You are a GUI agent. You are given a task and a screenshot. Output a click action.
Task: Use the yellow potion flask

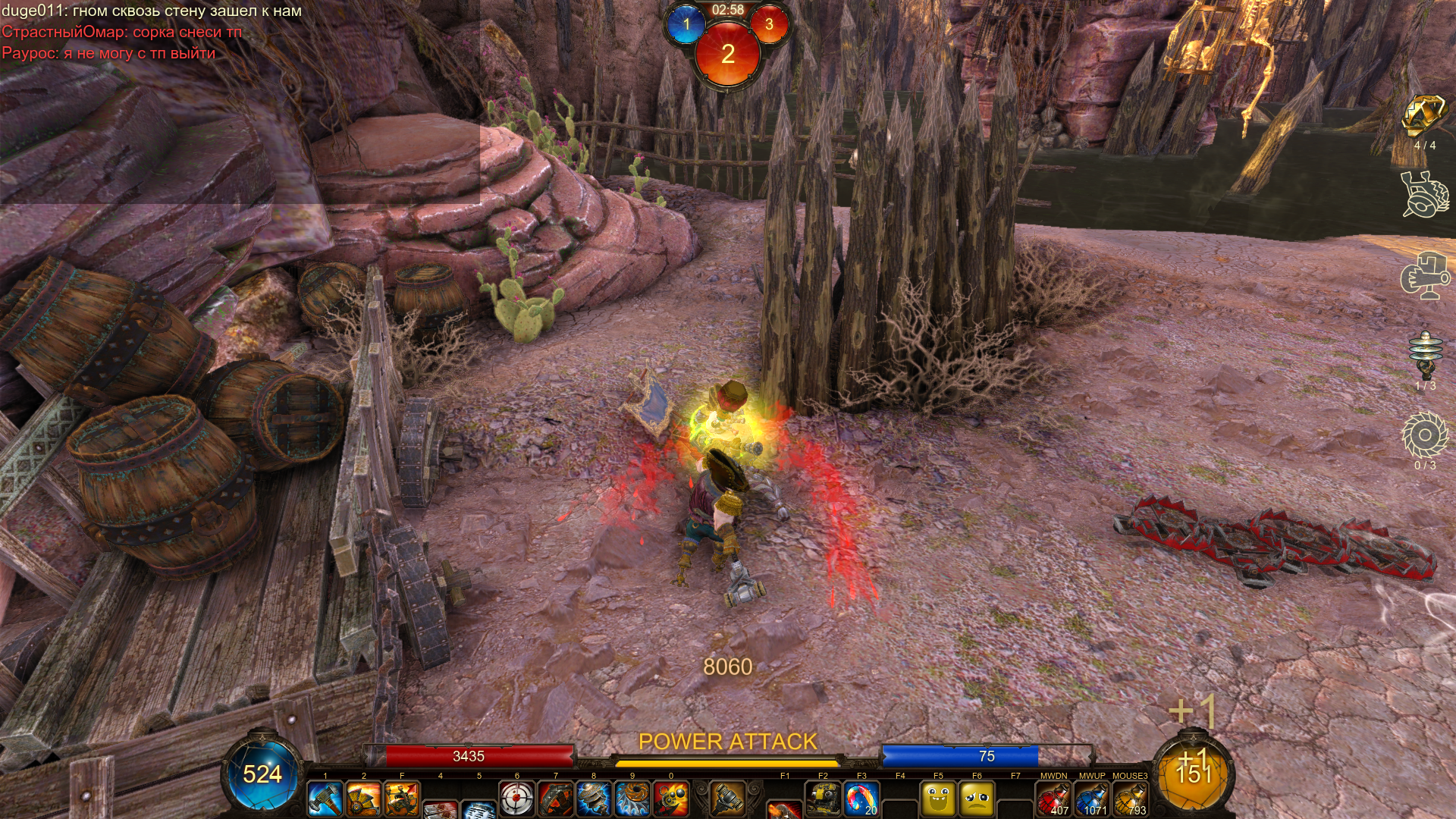pos(1131,799)
